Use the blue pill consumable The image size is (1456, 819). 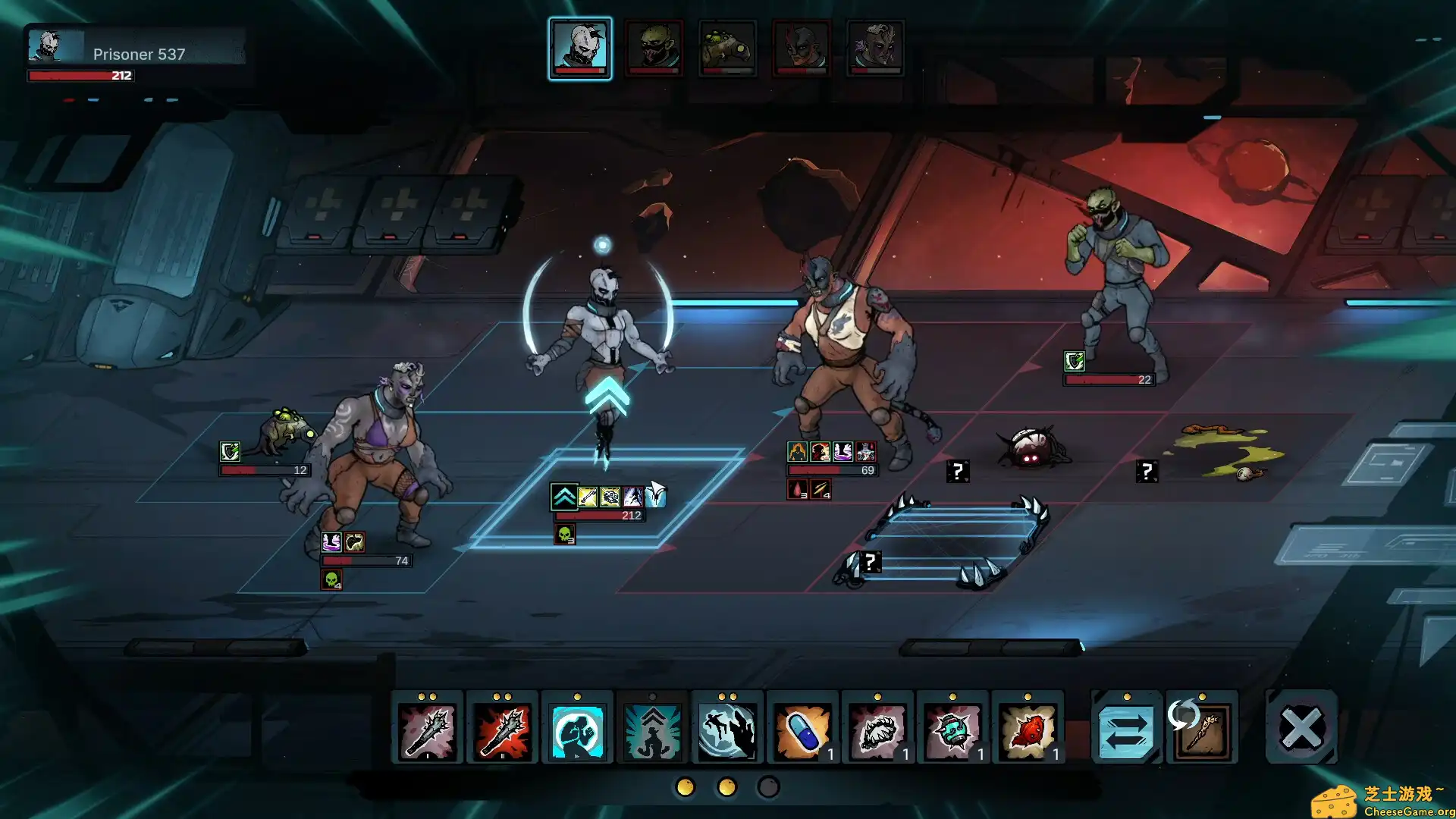(x=802, y=730)
